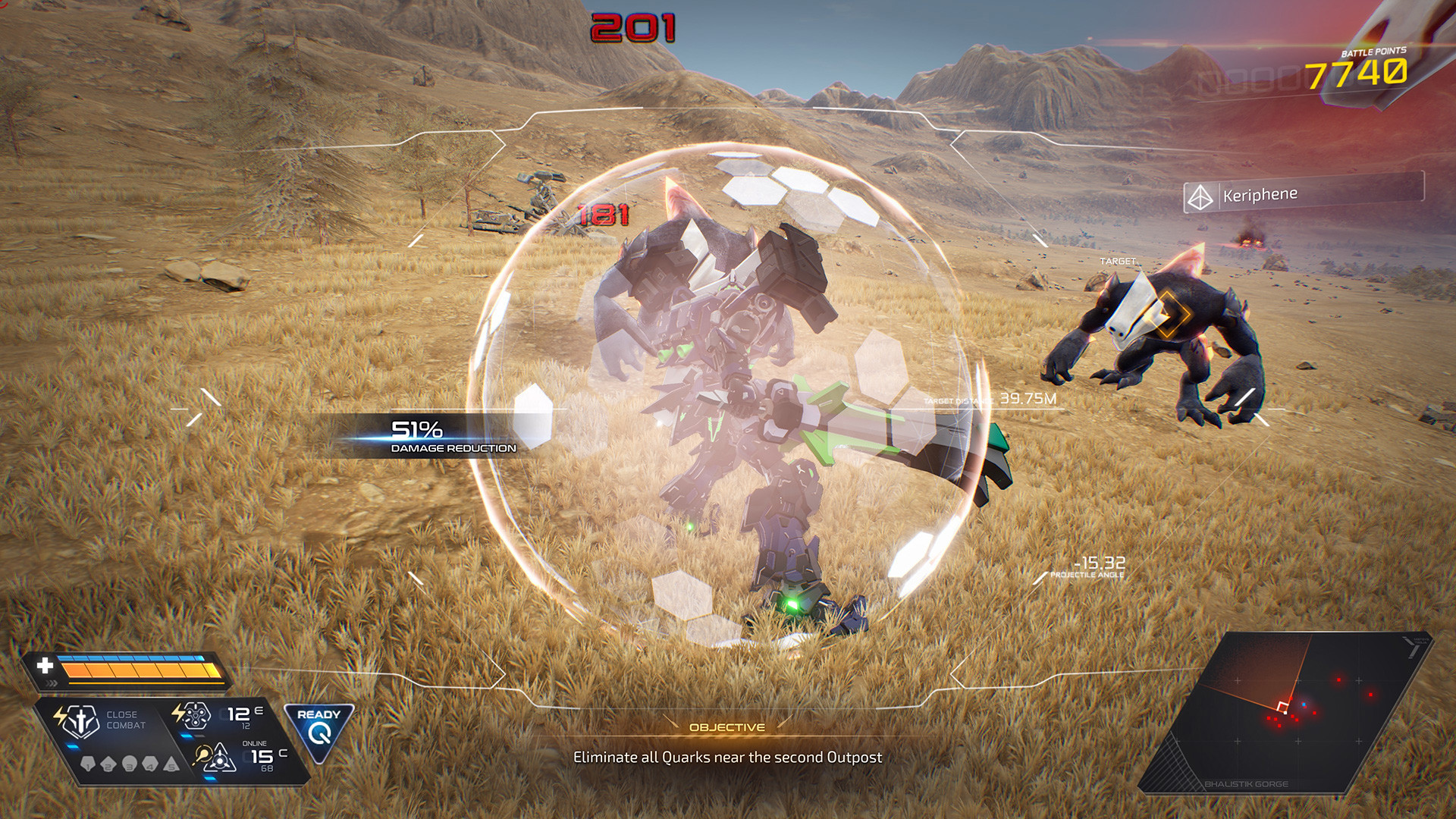This screenshot has height=819, width=1456.
Task: Select the Close Combat weapon icon
Action: pos(80,720)
